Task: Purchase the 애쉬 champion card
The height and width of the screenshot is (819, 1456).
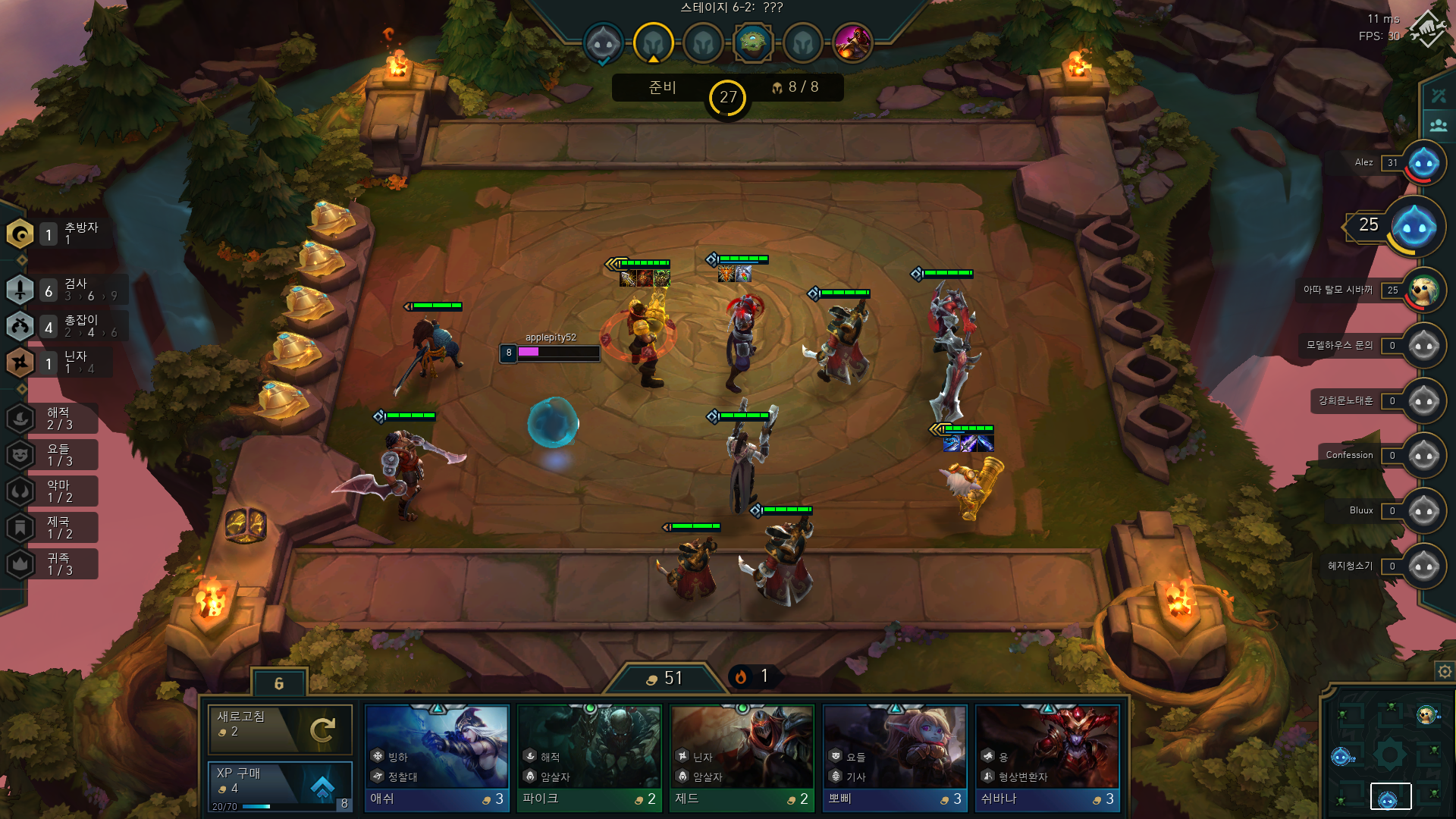Action: point(436,758)
